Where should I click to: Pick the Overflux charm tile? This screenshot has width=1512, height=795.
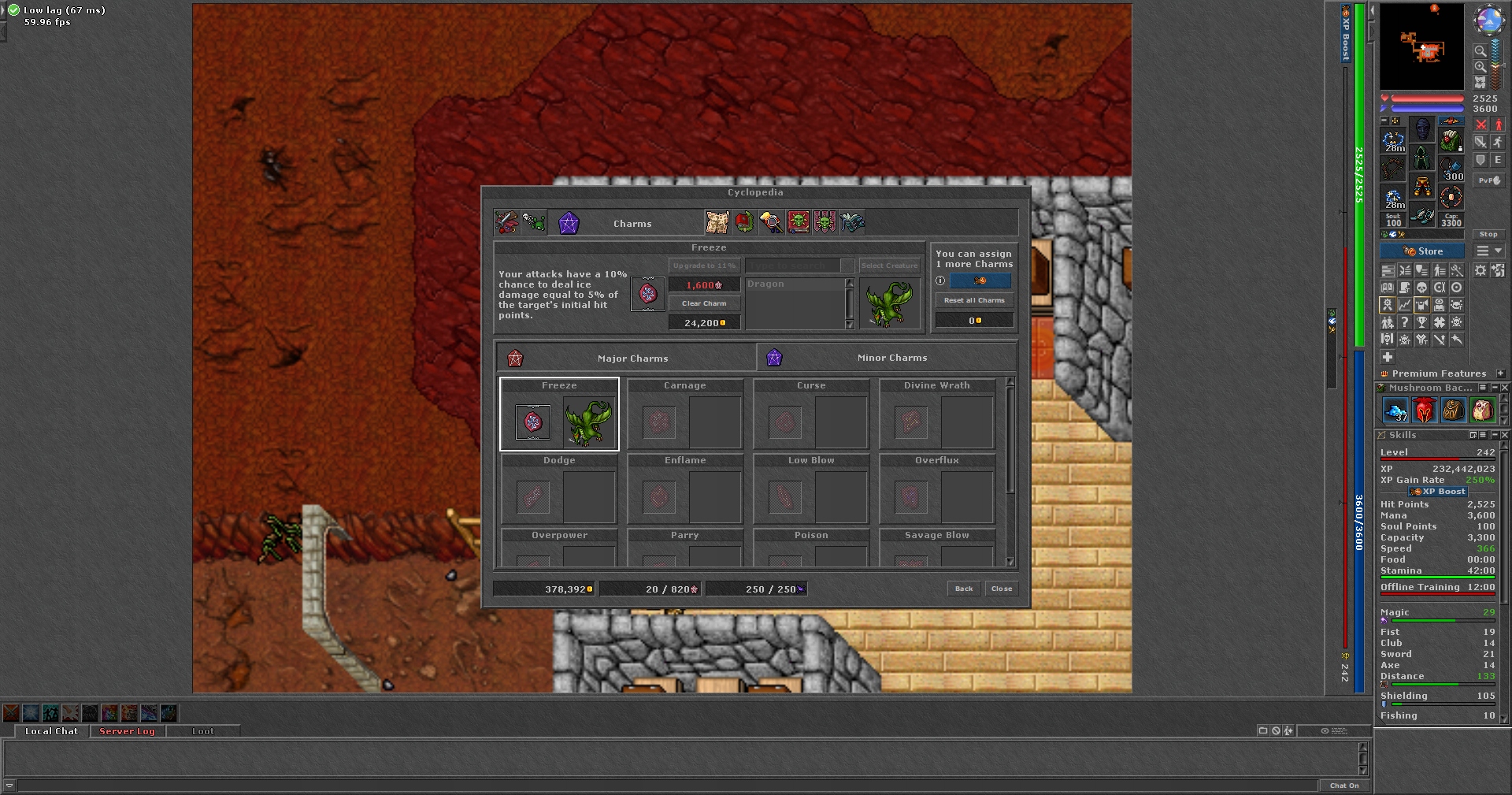(x=937, y=489)
